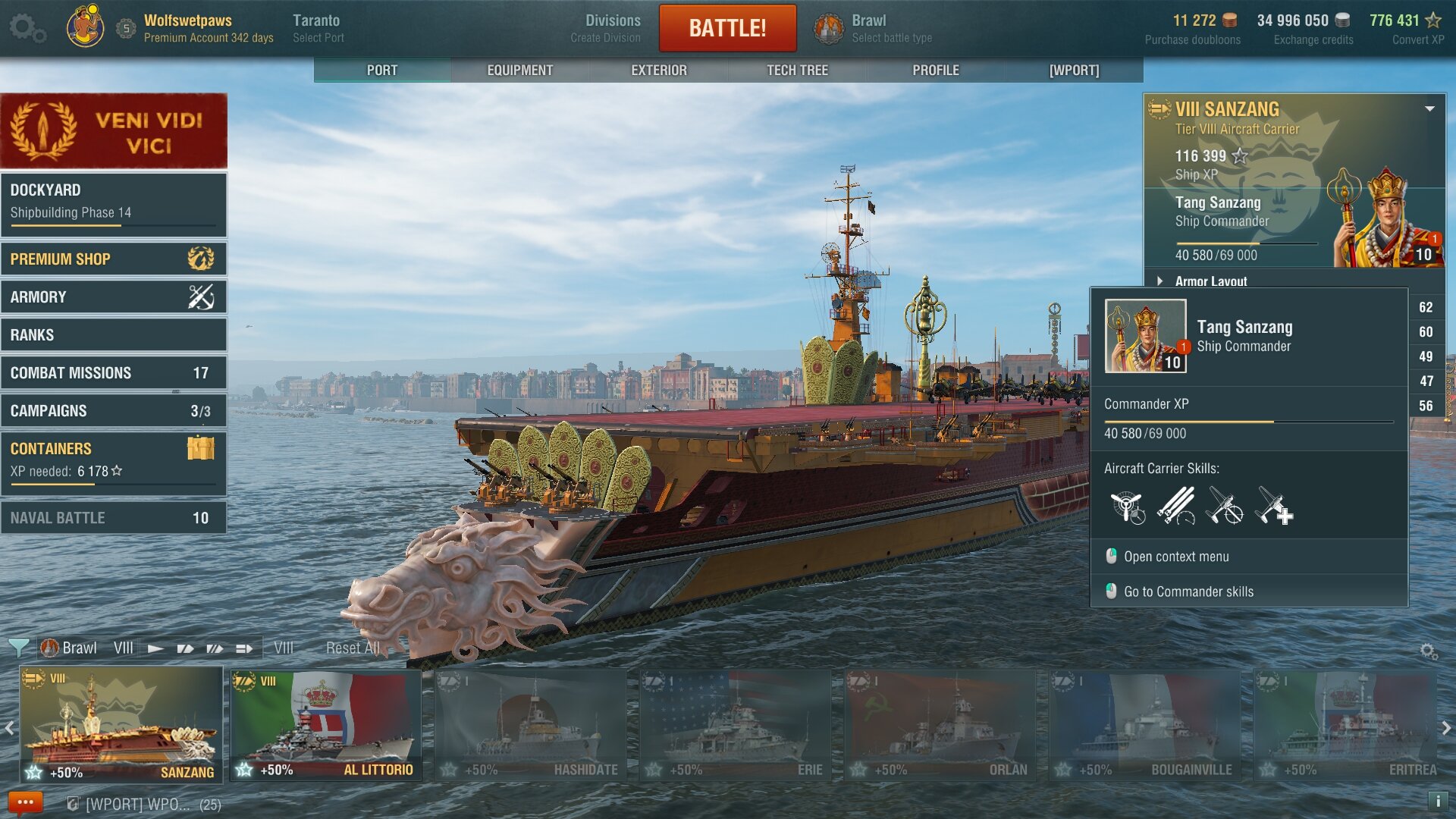Open the Armory
This screenshot has height=819, width=1456.
[x=114, y=297]
